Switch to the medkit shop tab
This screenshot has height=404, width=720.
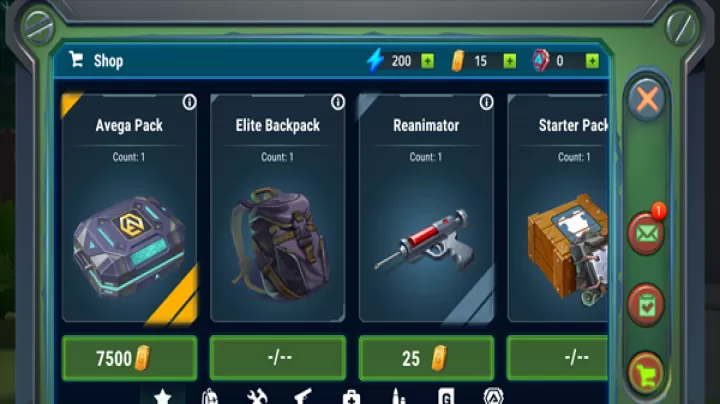351,397
